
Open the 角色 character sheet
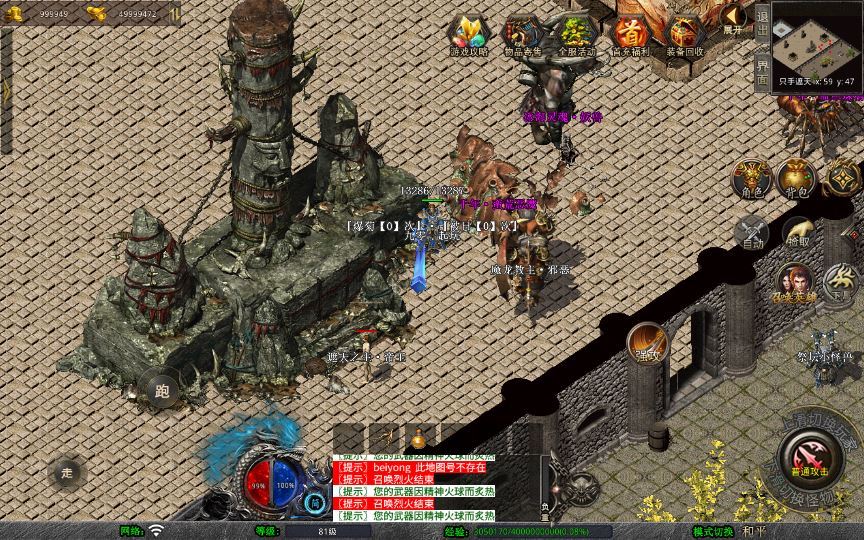click(751, 178)
